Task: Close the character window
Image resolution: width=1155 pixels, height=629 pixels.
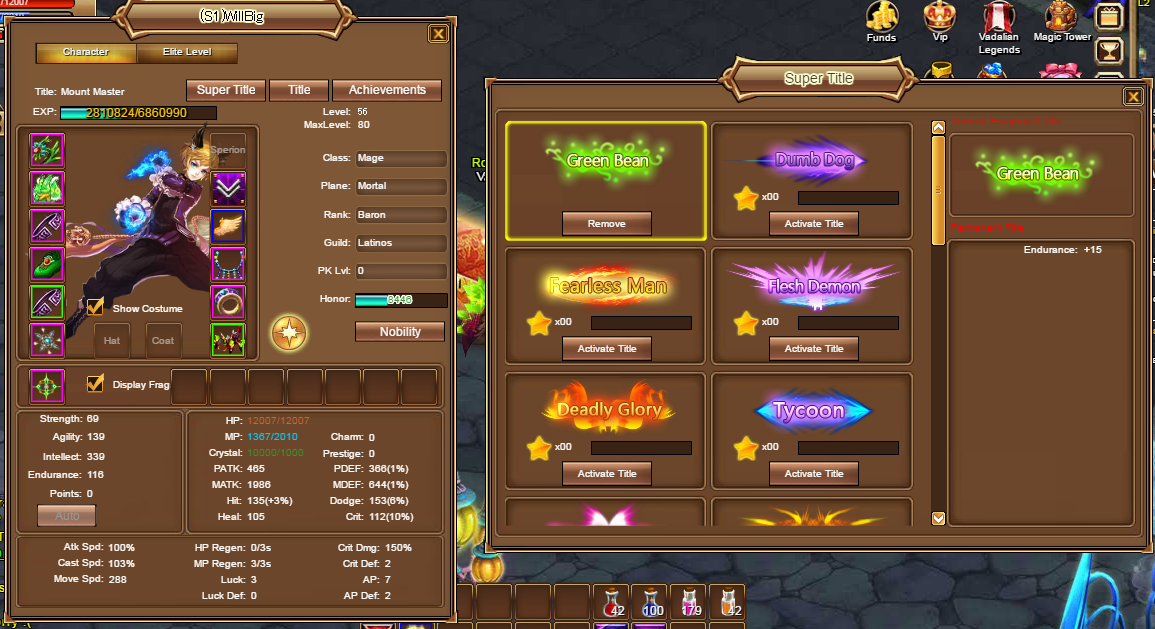Action: (438, 34)
